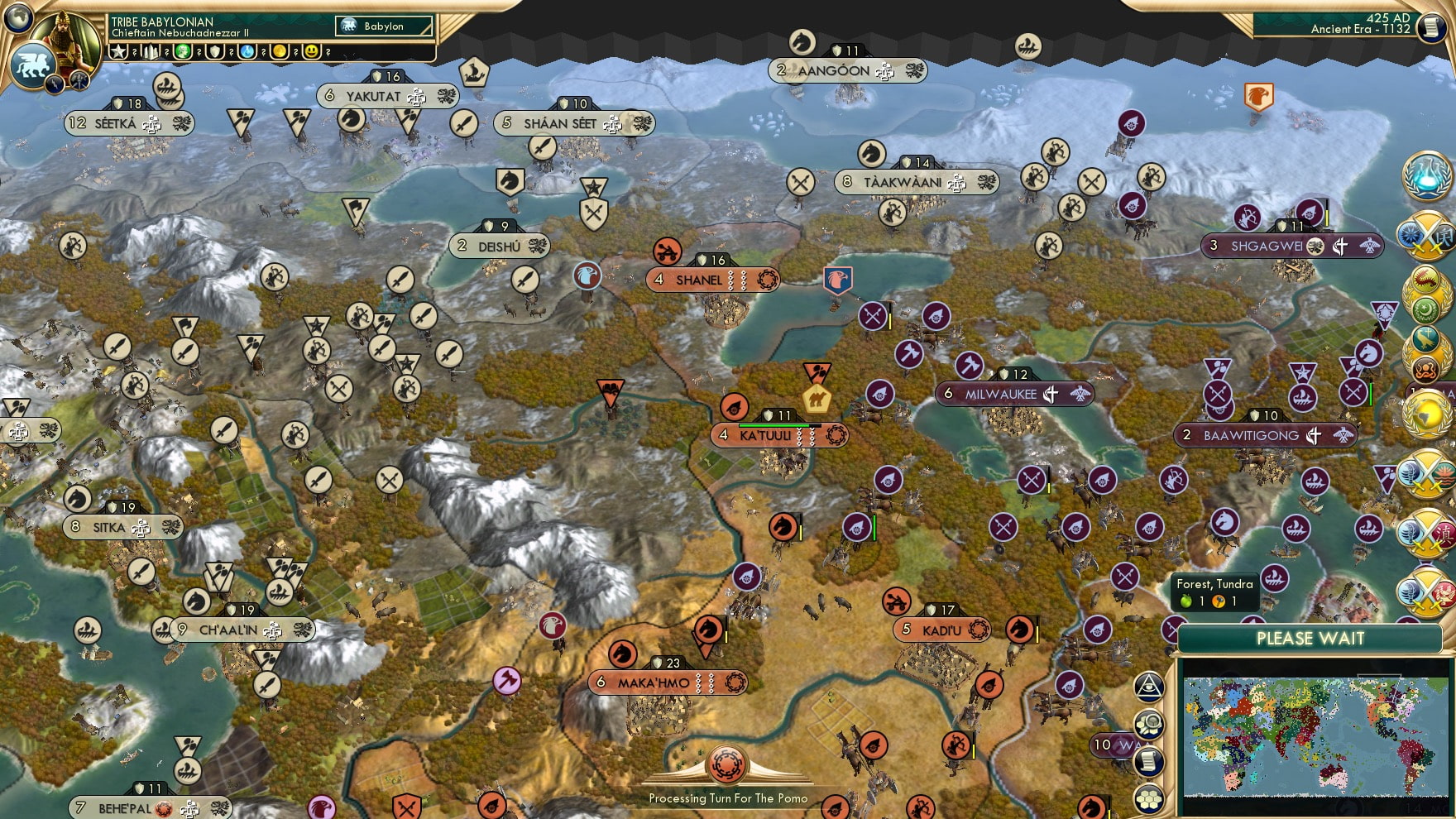Click the World Congress globe notification
Screen dimensions: 1456x819
1425,414
